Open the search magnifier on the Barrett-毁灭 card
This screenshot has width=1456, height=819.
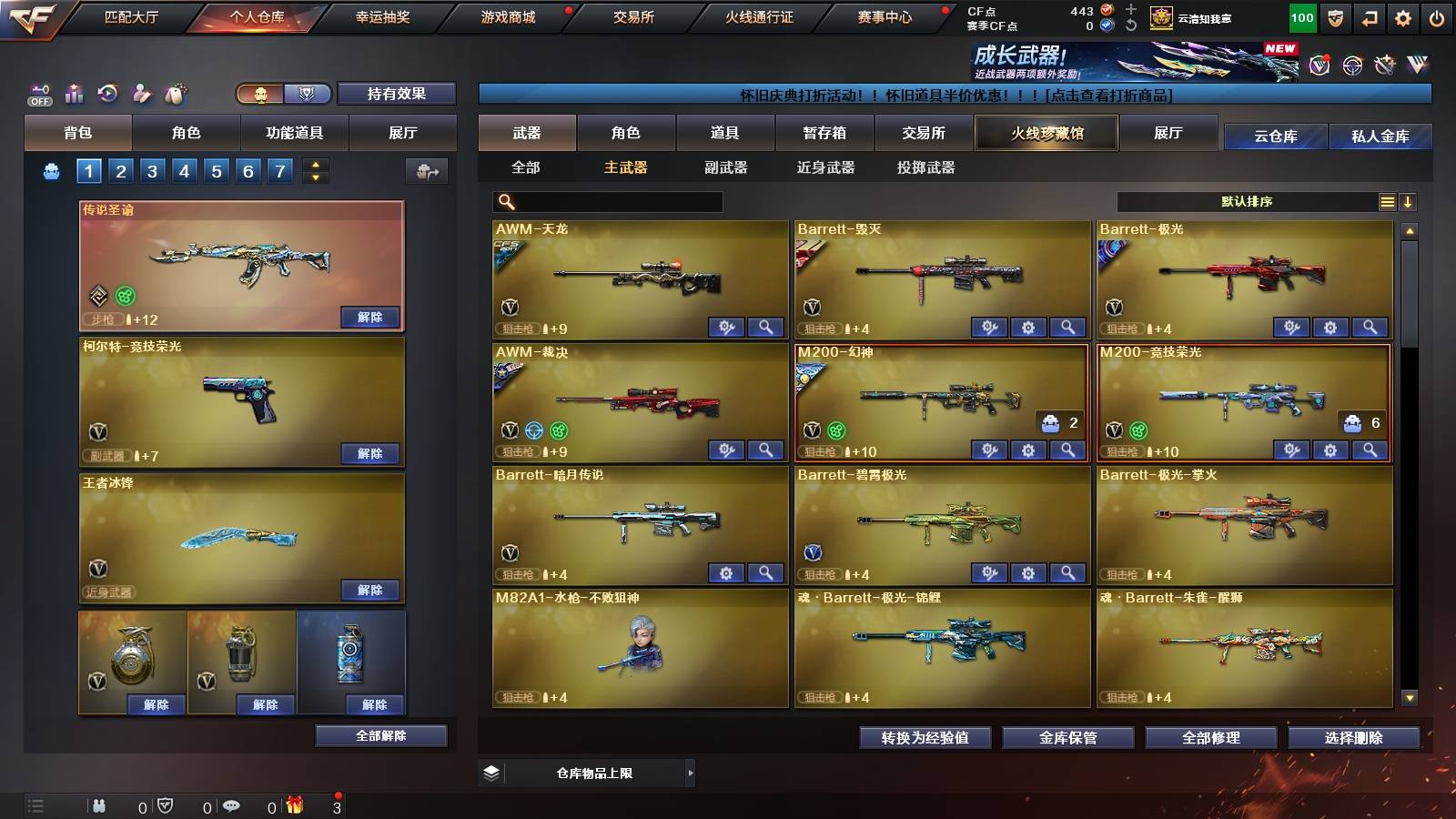pyautogui.click(x=1067, y=326)
